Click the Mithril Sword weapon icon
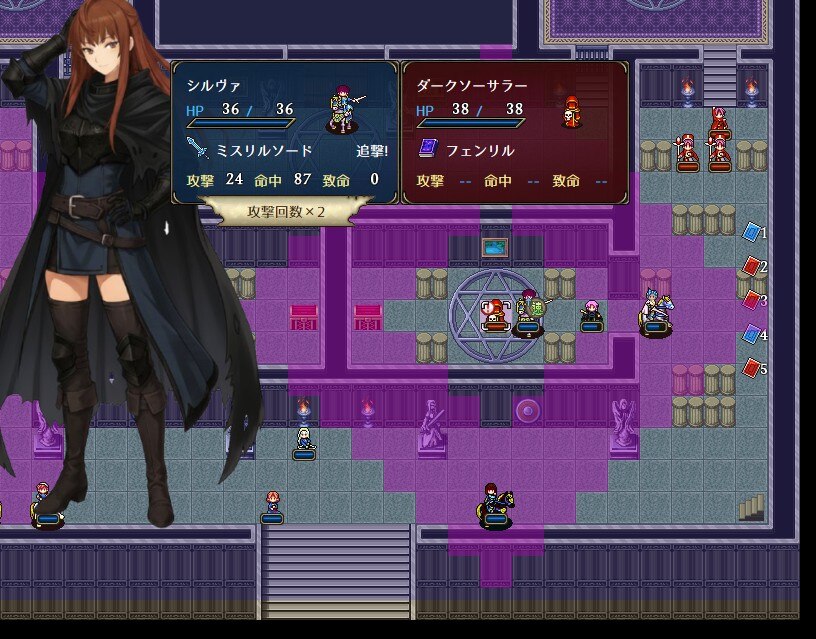This screenshot has height=639, width=816. [198, 151]
